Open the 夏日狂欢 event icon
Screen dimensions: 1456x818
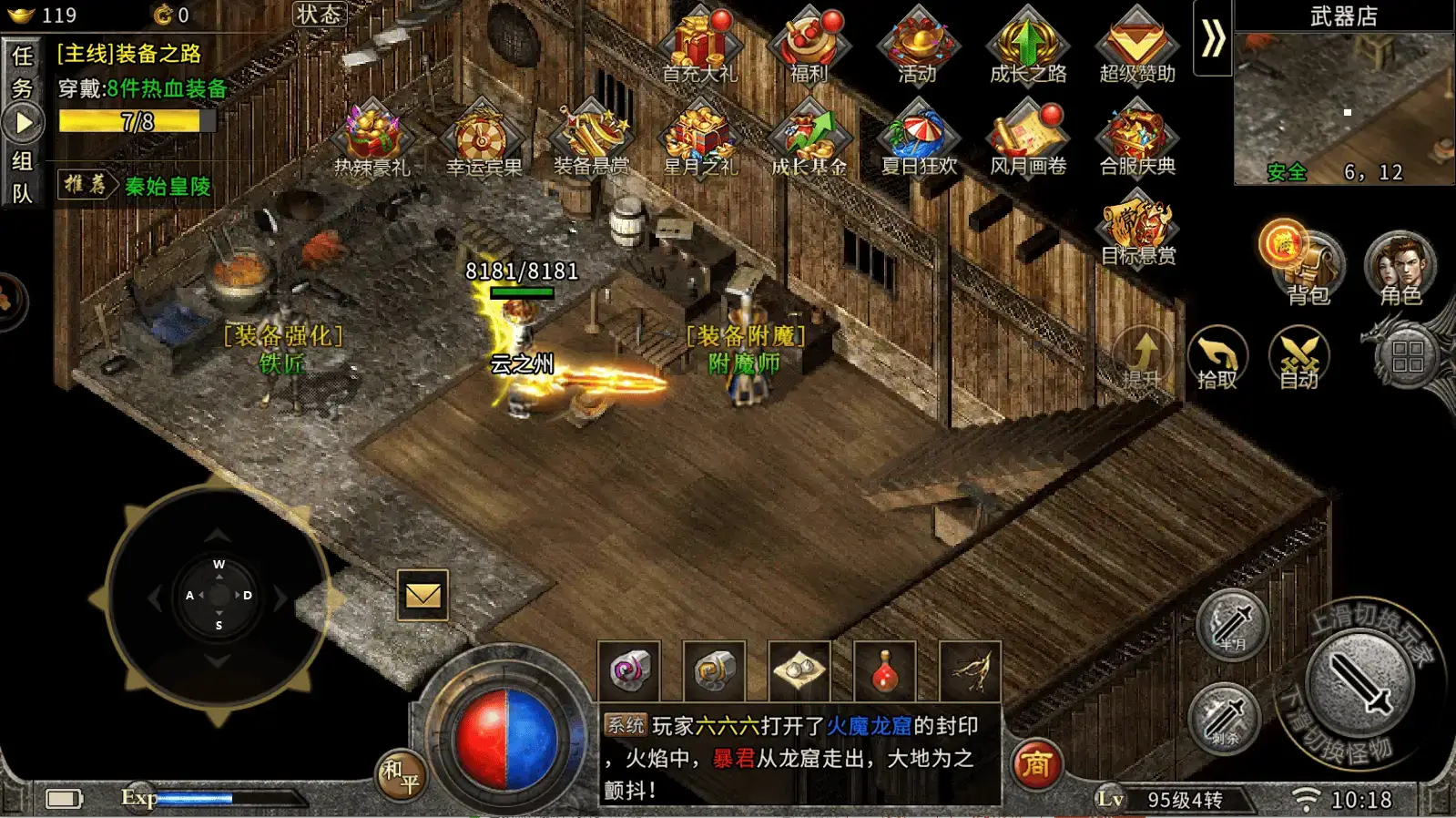(x=919, y=137)
